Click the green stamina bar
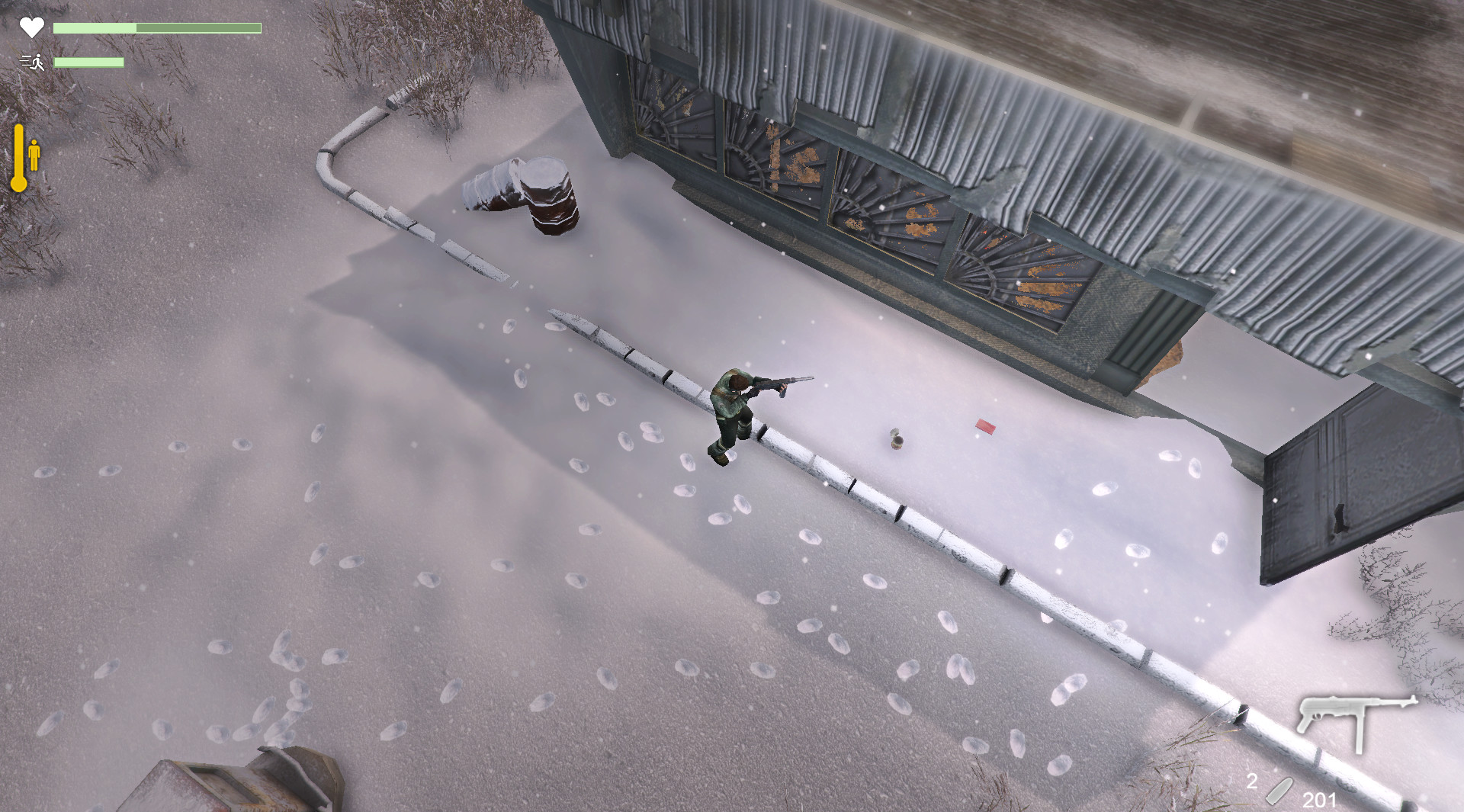This screenshot has width=1464, height=812. [88, 63]
